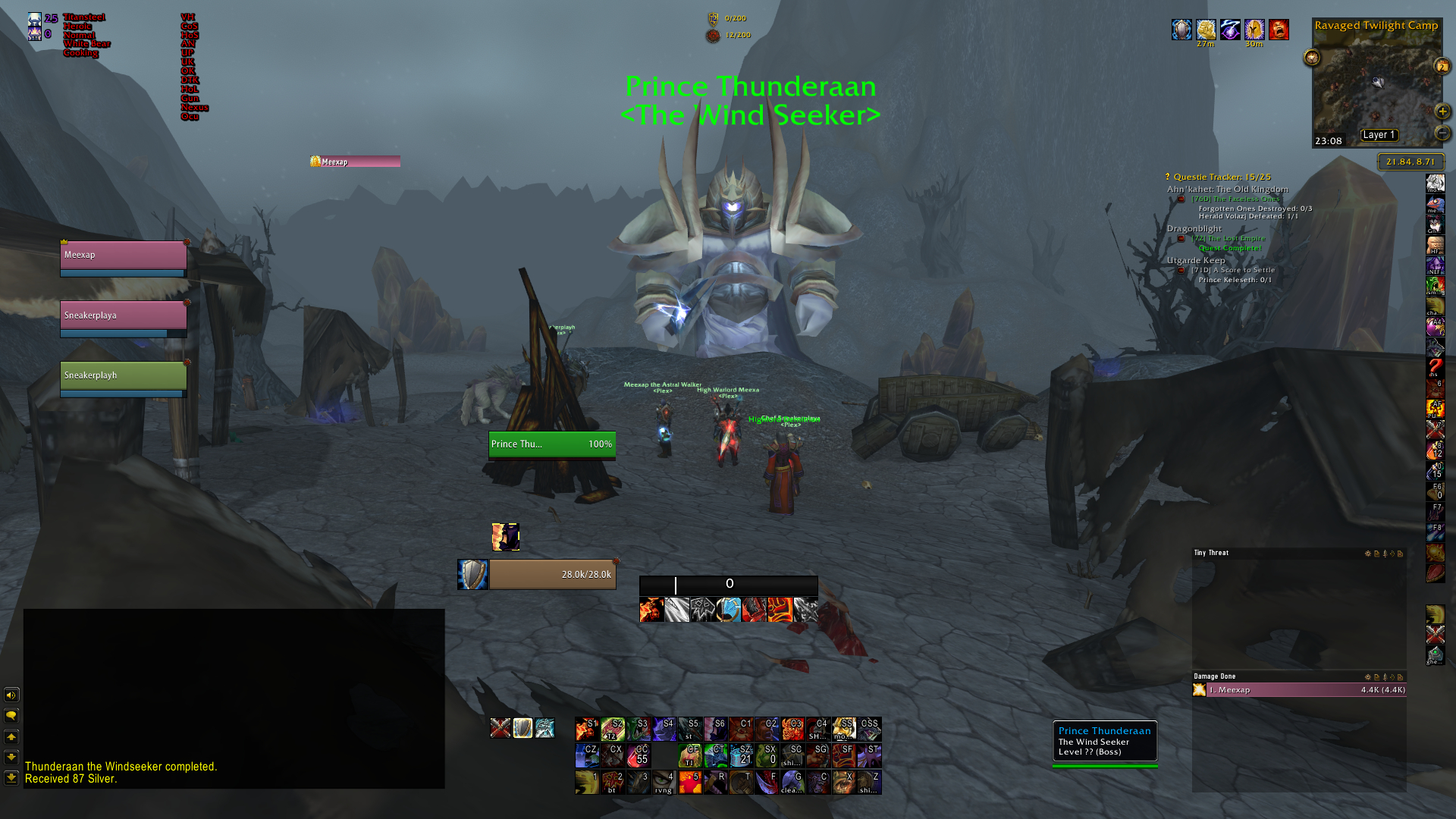Screen dimensions: 1456x819
Task: Select Meexap's row in Damage Done meter
Action: [x=1299, y=690]
